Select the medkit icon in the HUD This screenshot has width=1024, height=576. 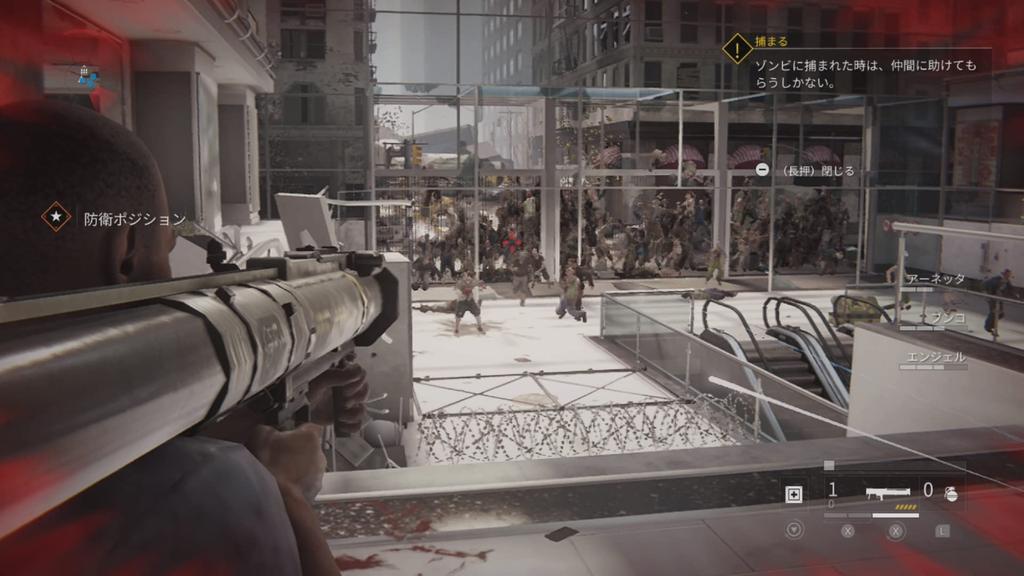tap(795, 493)
